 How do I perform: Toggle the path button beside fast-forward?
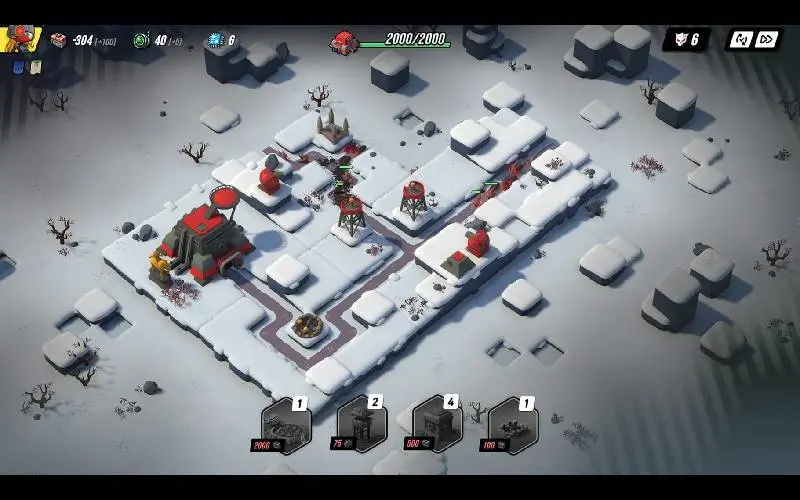[741, 40]
